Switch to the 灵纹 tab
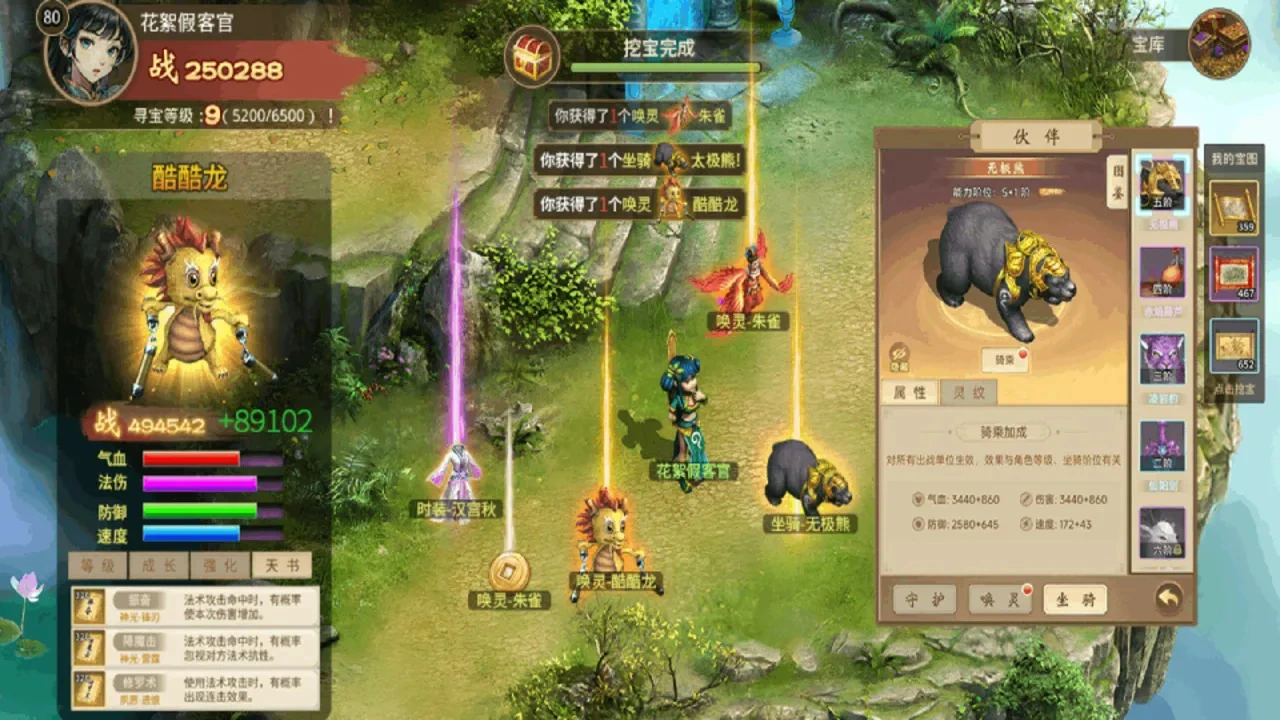1280x720 pixels. (968, 392)
